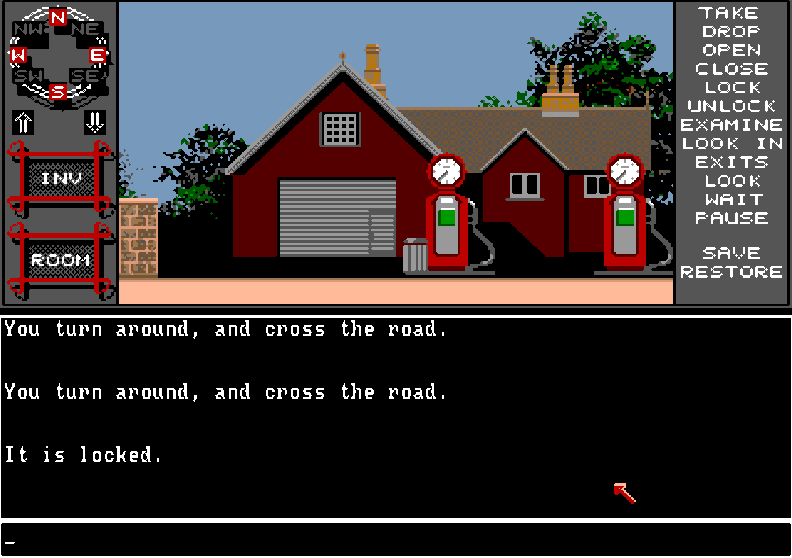Show the ROOM contents panel

click(59, 260)
